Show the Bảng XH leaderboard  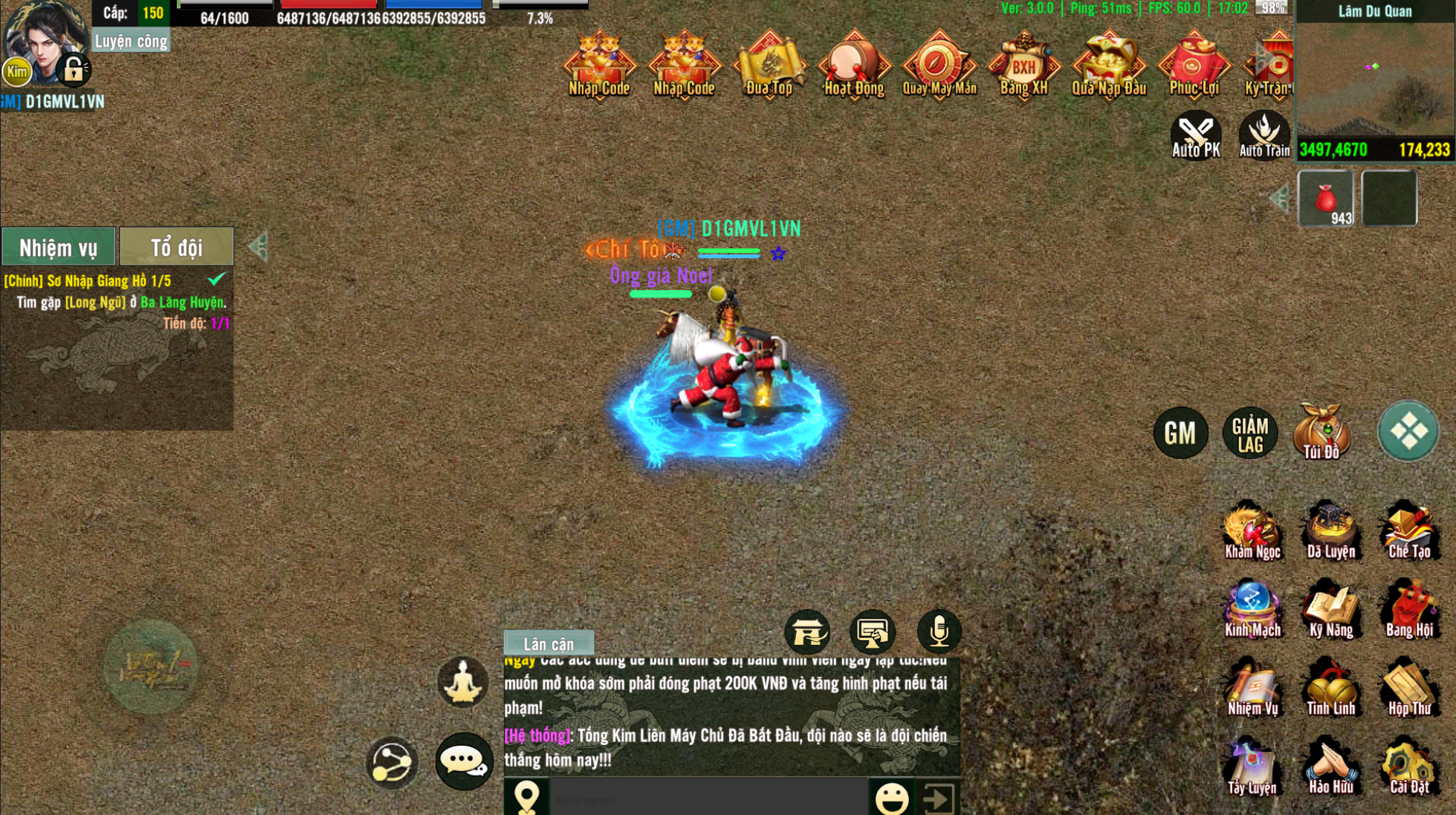(x=1023, y=65)
